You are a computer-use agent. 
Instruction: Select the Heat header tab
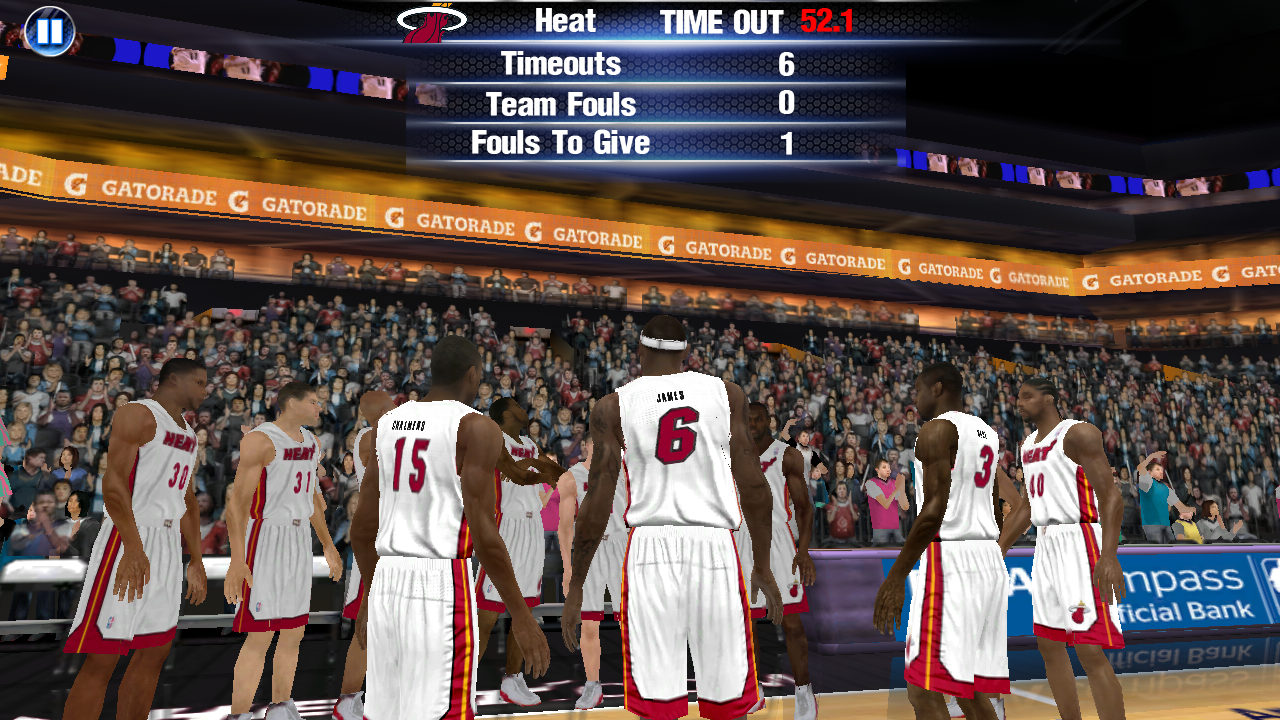[565, 21]
